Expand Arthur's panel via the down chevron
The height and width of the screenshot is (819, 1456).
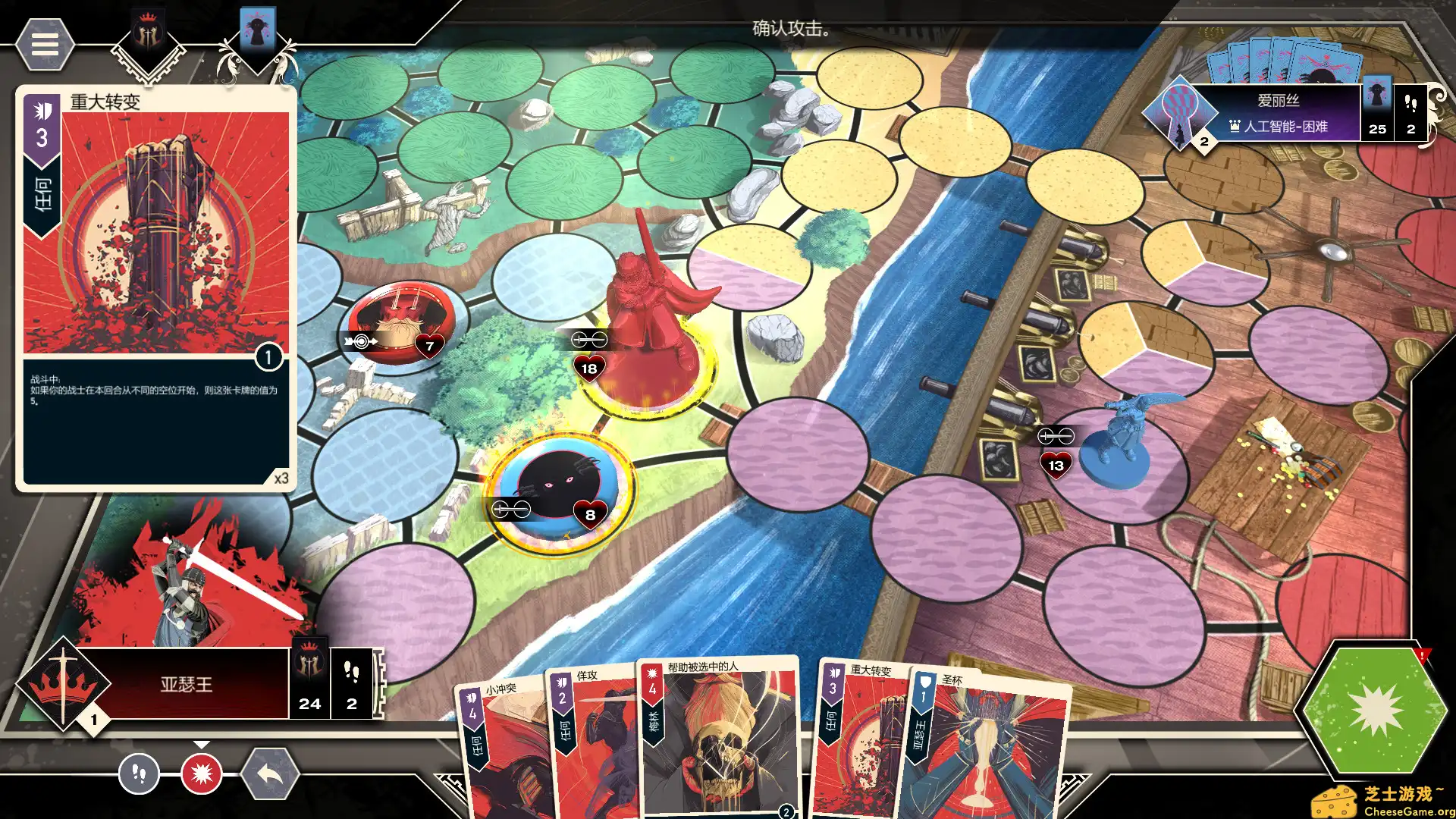pos(201,745)
